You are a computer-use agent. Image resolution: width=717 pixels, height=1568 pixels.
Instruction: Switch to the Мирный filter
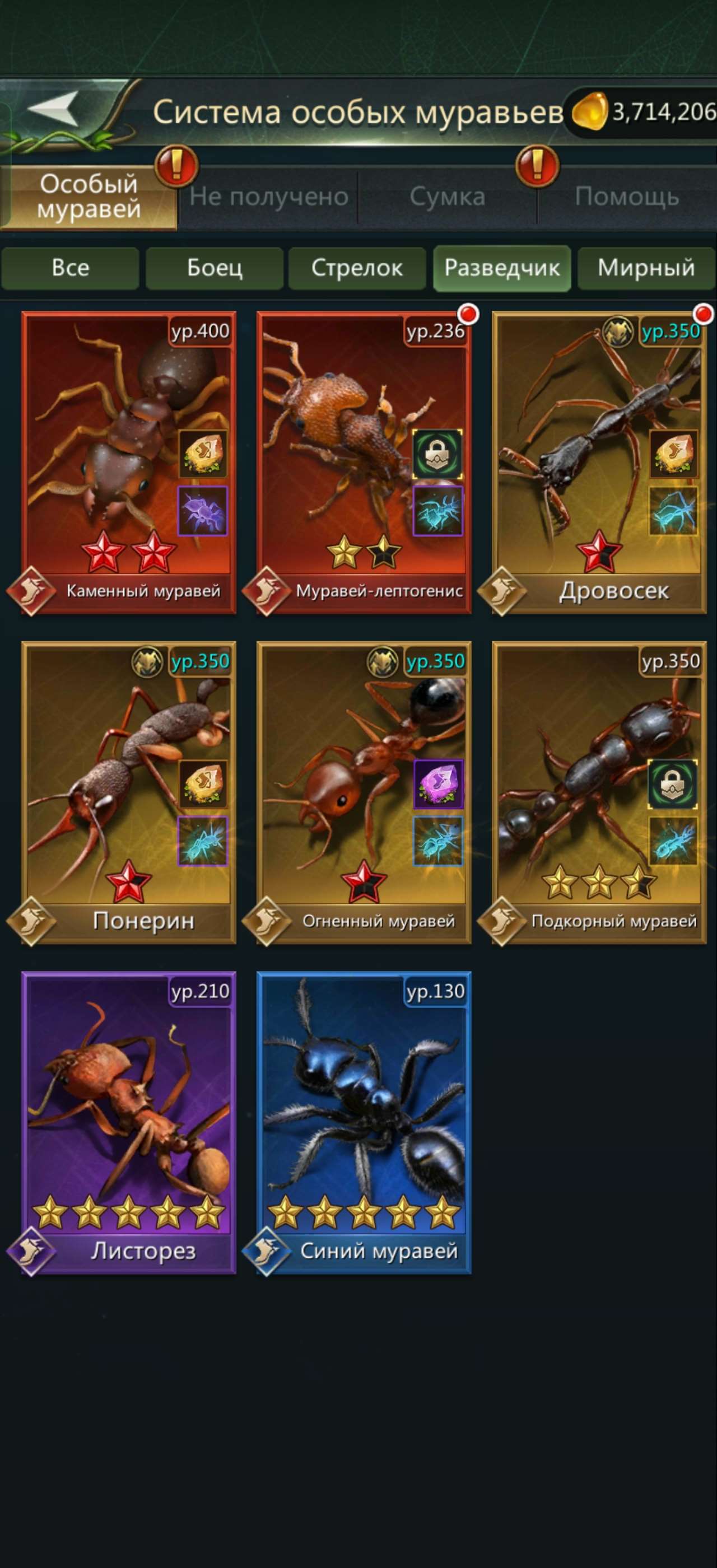click(x=646, y=268)
